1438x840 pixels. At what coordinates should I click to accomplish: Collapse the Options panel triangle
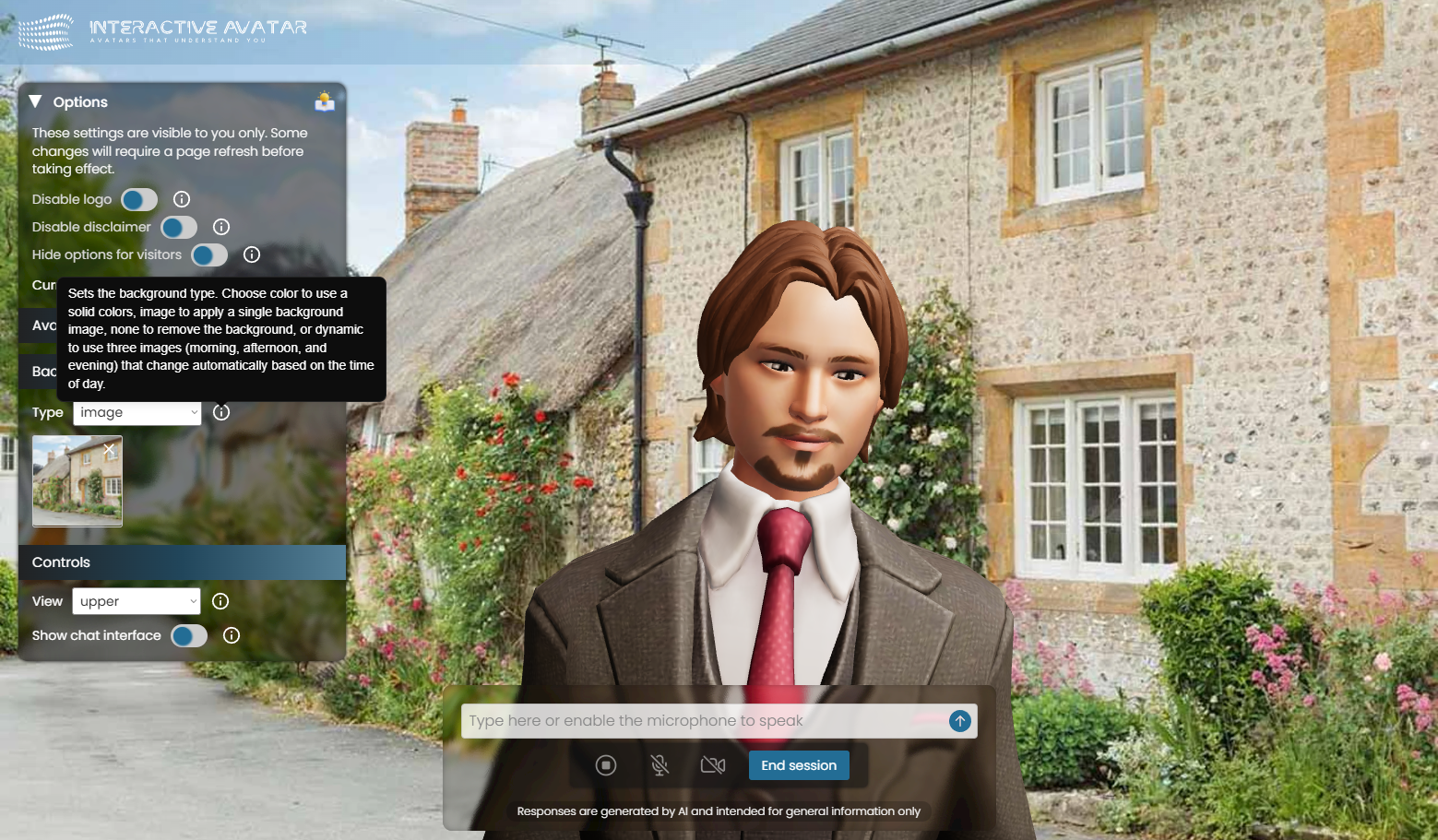tap(36, 101)
